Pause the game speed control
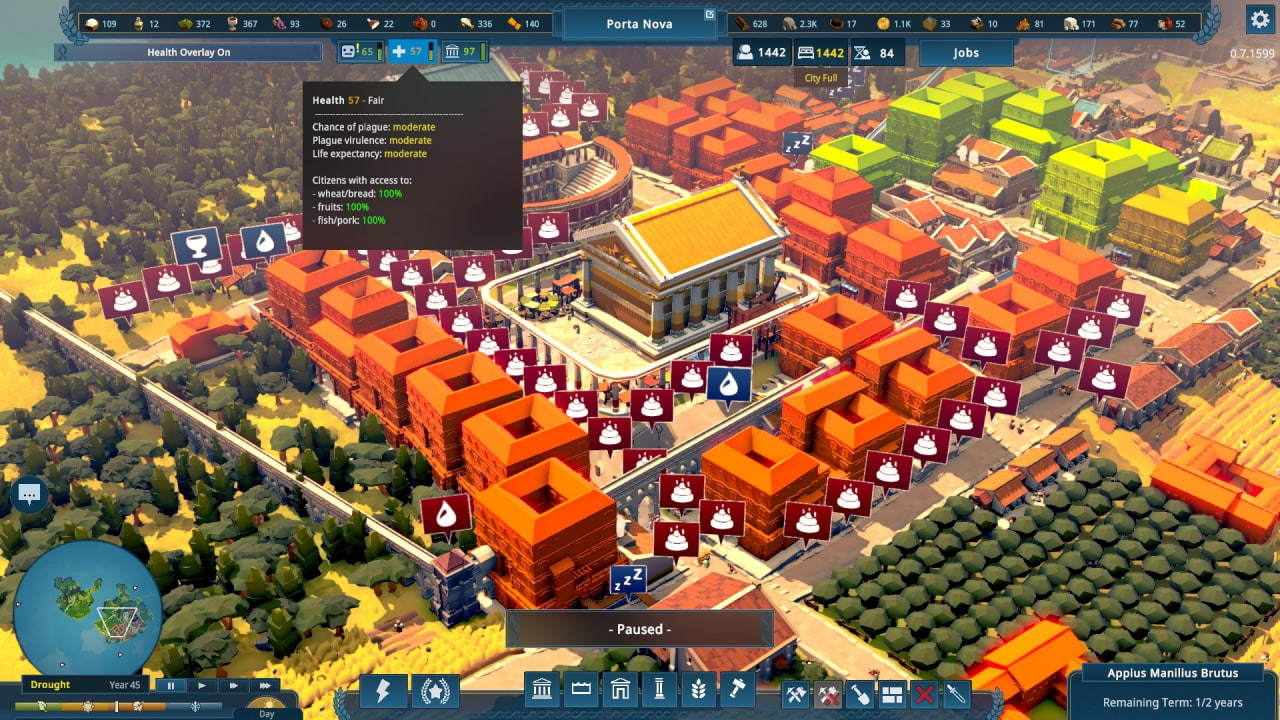 [x=171, y=685]
